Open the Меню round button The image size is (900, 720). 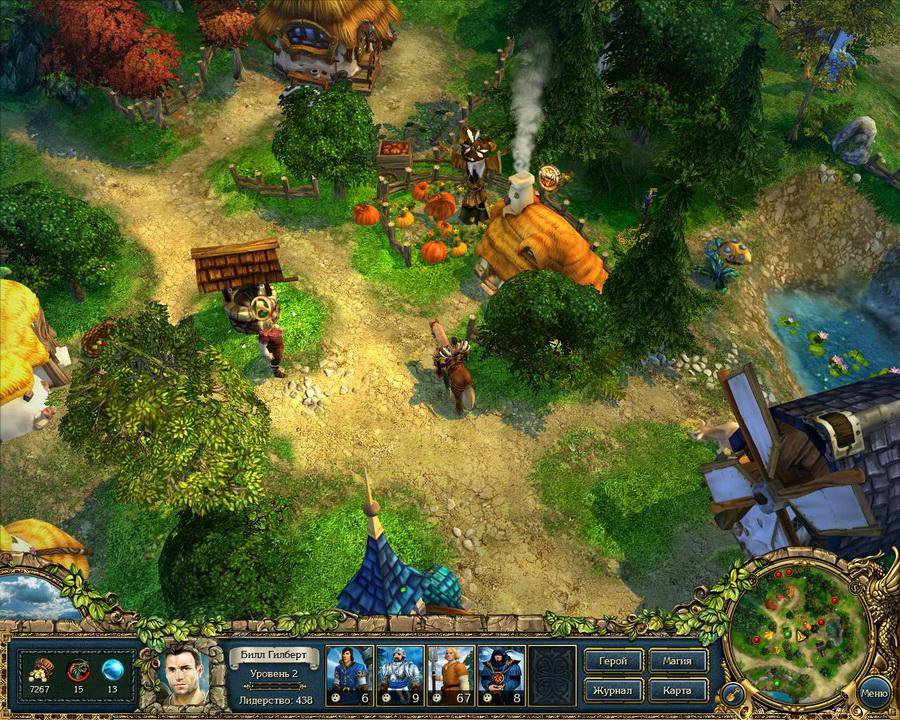(874, 691)
